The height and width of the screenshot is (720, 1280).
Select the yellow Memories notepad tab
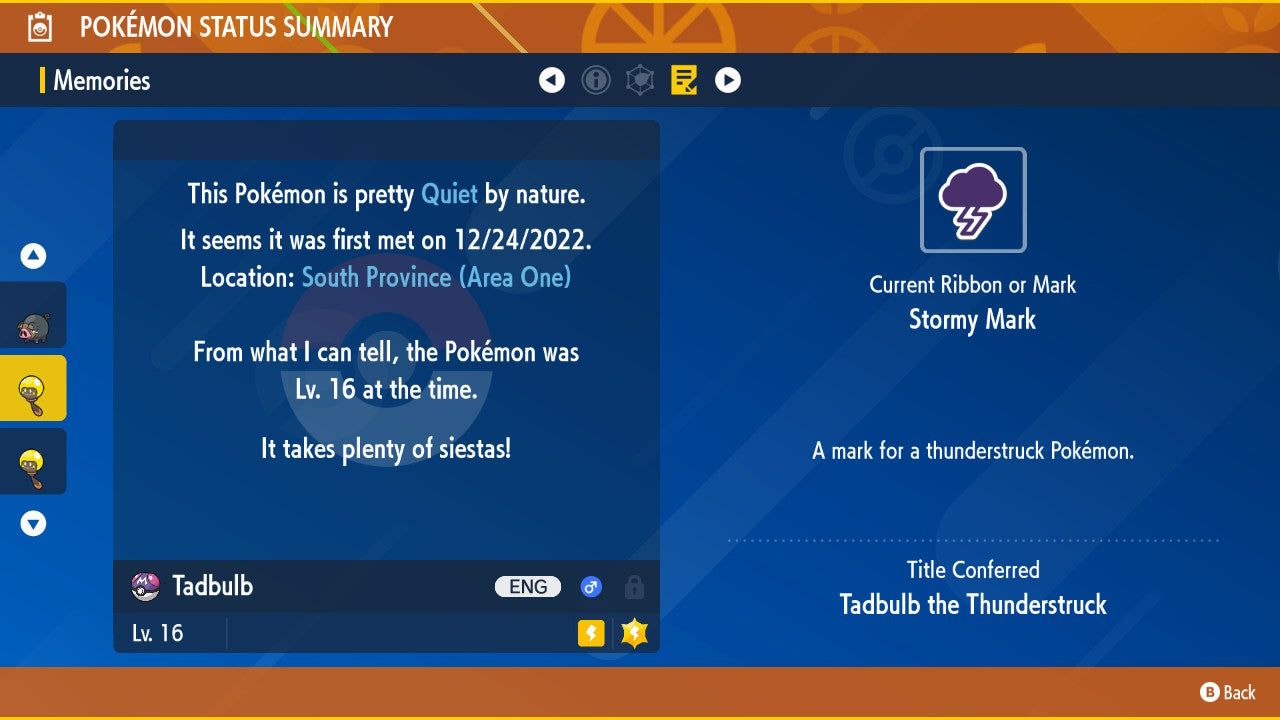click(684, 80)
